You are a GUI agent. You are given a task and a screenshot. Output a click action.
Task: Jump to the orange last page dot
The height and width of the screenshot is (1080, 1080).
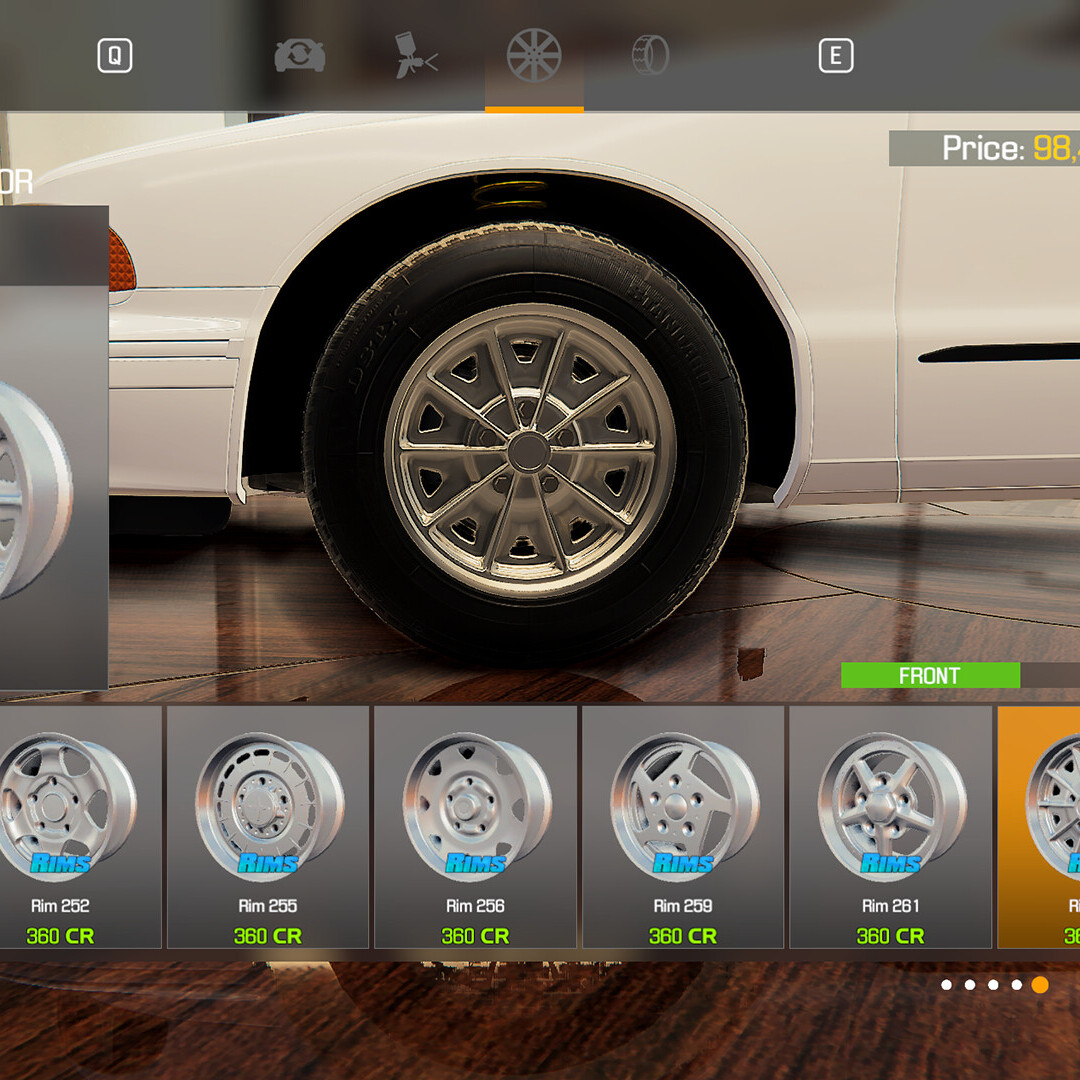(1040, 985)
